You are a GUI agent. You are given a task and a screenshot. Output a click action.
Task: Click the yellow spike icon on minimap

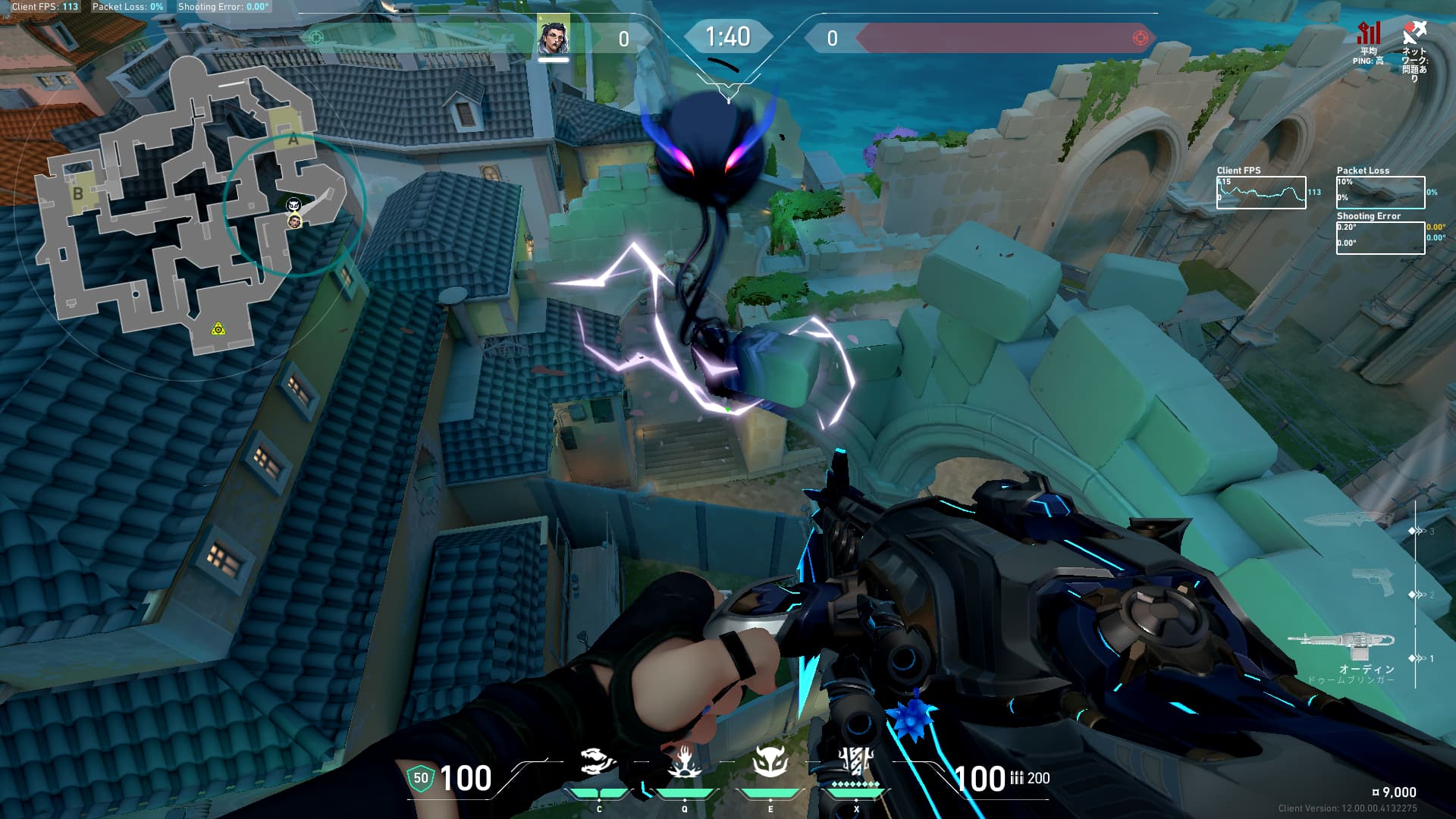tap(218, 328)
